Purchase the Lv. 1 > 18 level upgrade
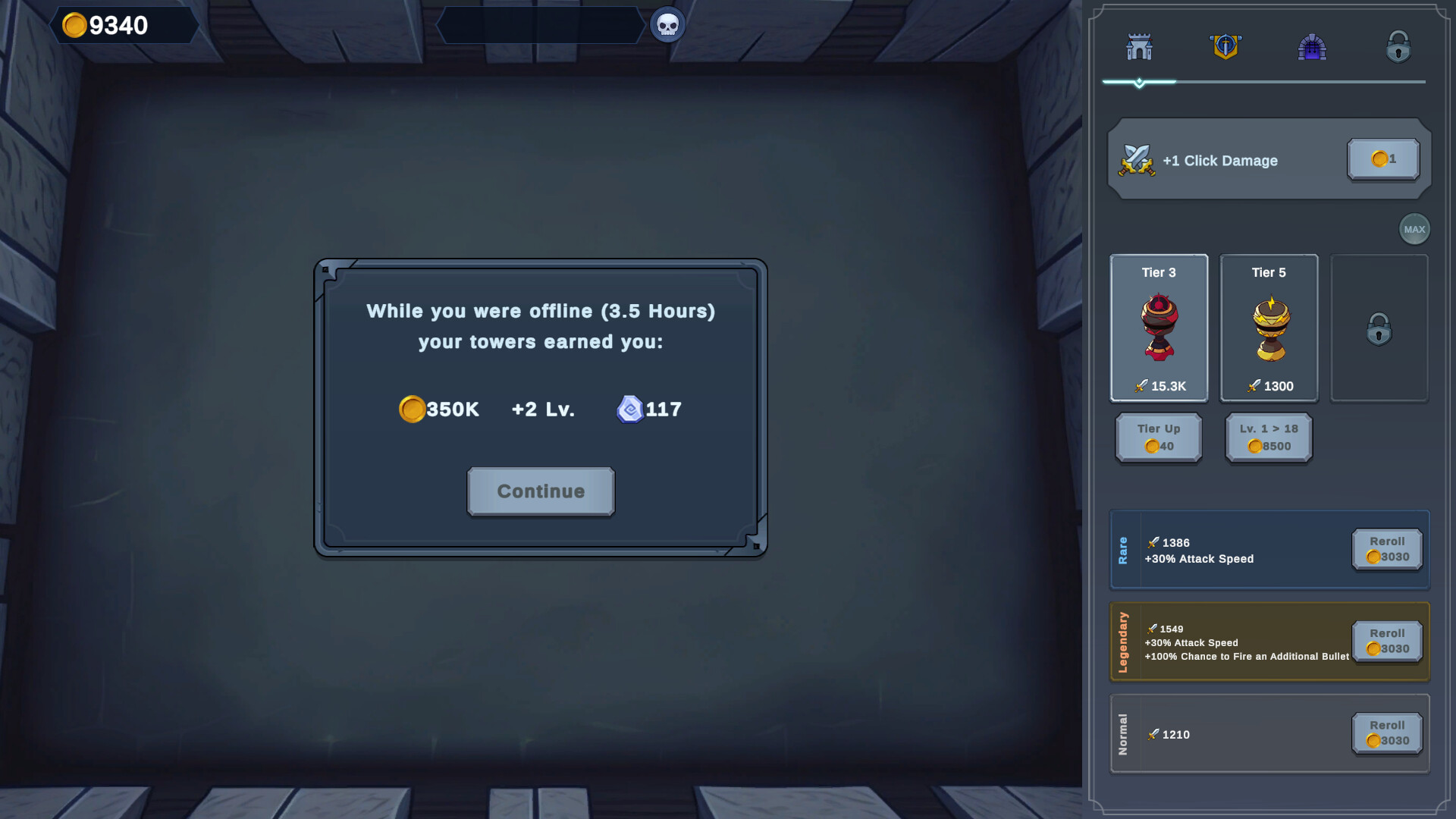1456x819 pixels. (1268, 438)
